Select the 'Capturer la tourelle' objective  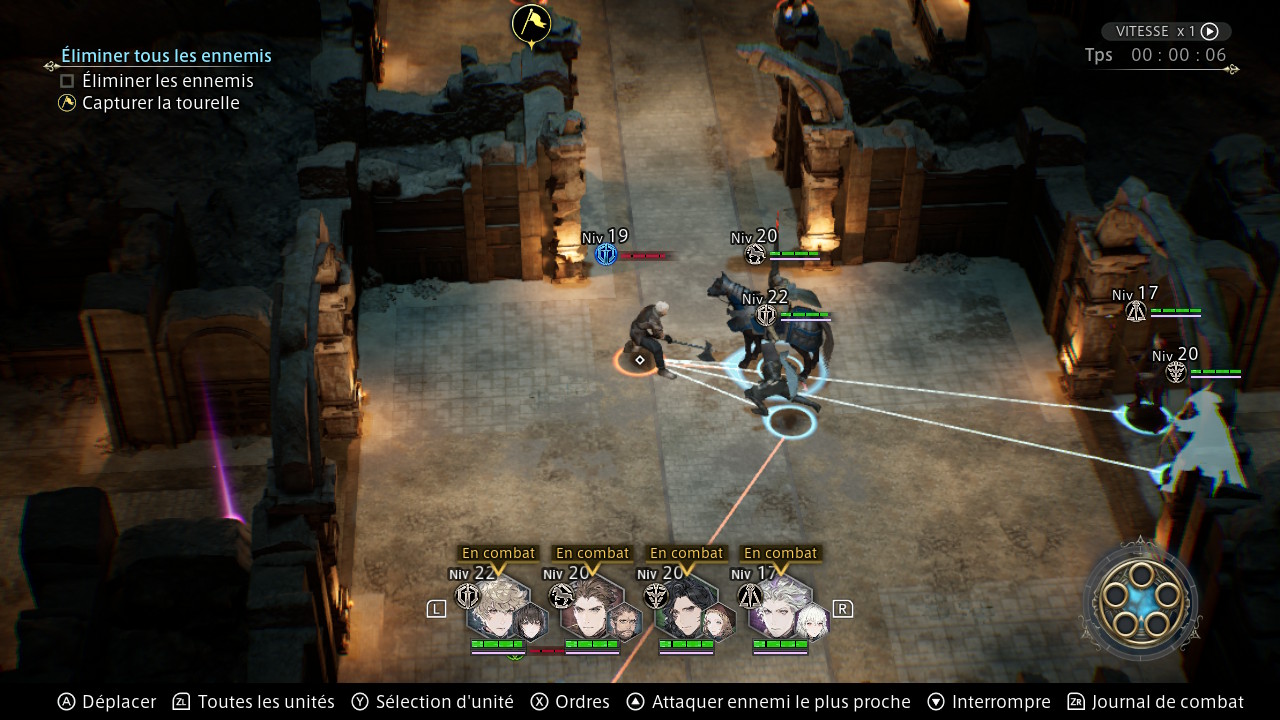tap(160, 103)
